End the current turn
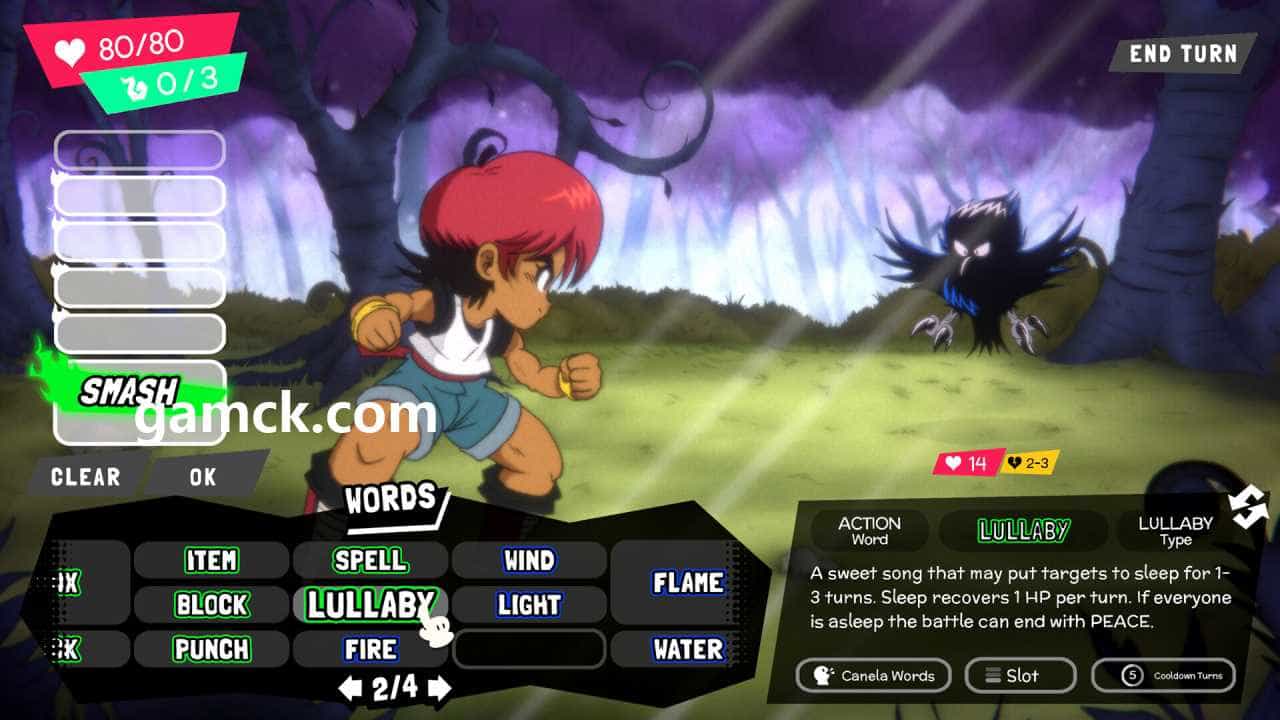 tap(1182, 54)
